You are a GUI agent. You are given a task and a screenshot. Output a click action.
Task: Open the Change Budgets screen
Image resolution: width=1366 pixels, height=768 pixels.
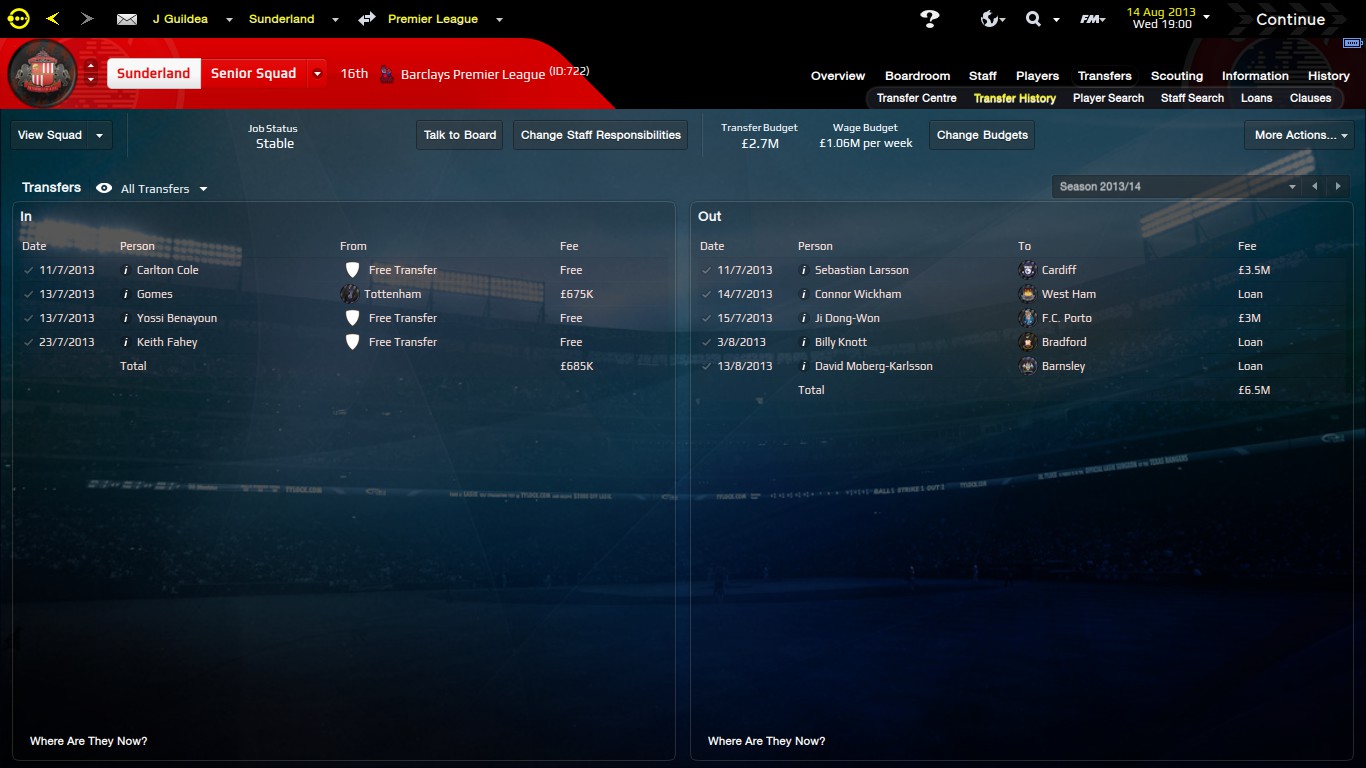(x=982, y=135)
